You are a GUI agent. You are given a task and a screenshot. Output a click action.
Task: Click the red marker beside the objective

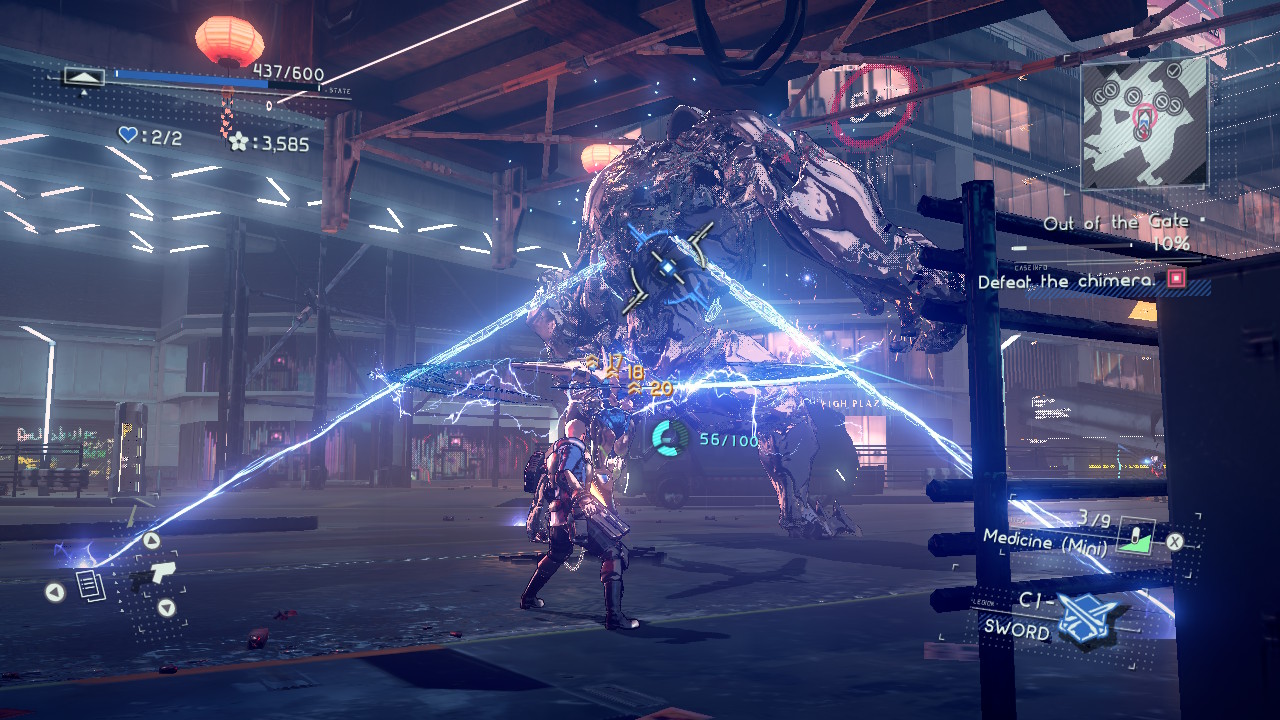(x=1176, y=279)
